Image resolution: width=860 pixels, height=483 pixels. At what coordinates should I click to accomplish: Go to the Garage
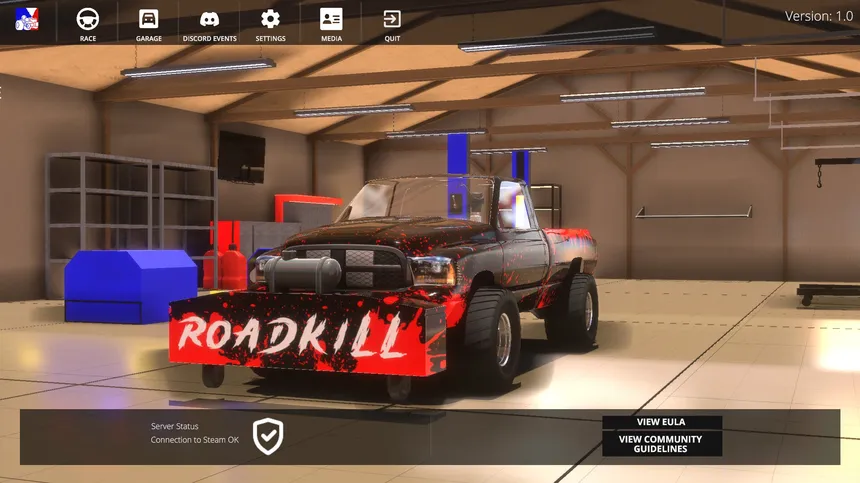[148, 24]
